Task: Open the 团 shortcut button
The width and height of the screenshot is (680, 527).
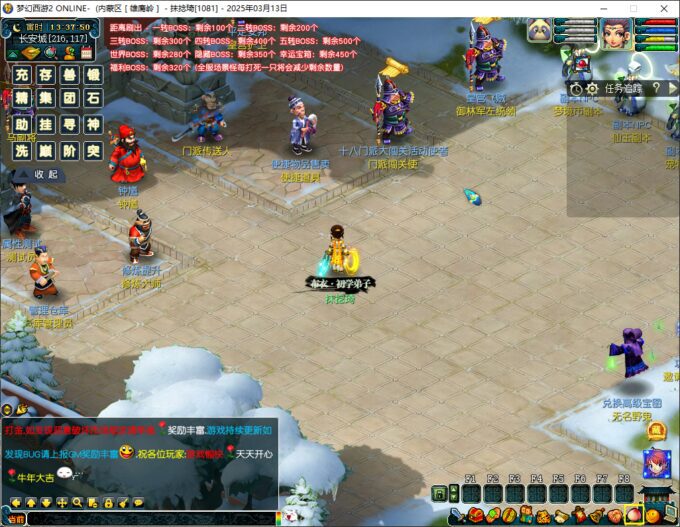Action: click(69, 99)
